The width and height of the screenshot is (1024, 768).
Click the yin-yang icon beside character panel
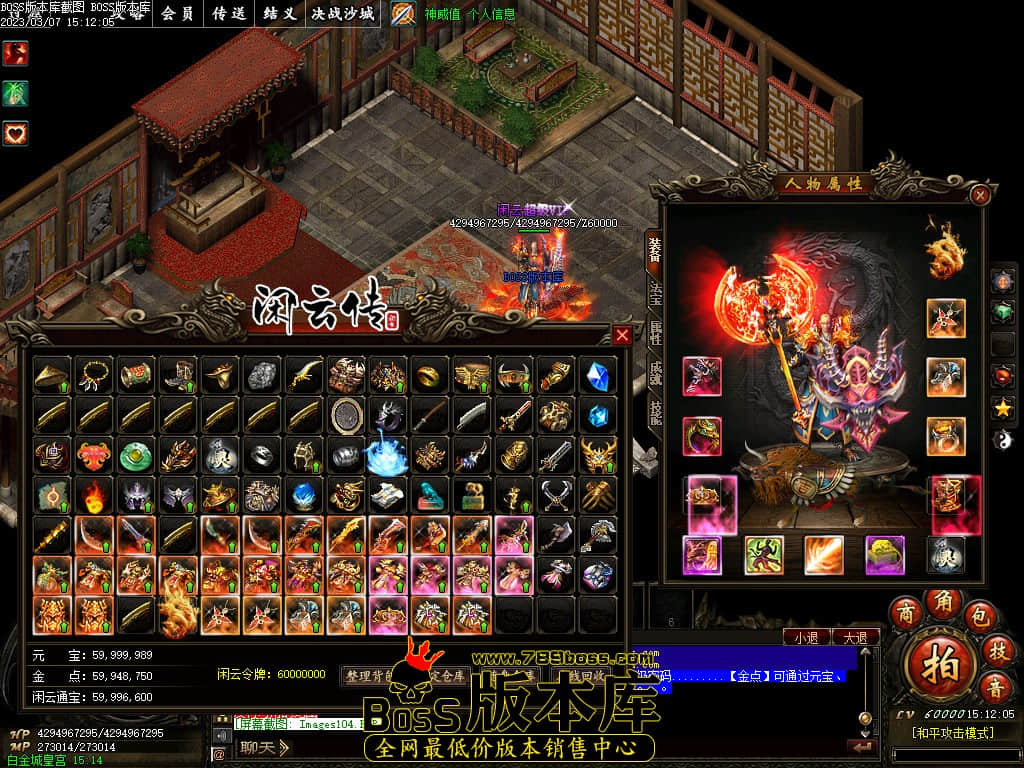click(1003, 438)
